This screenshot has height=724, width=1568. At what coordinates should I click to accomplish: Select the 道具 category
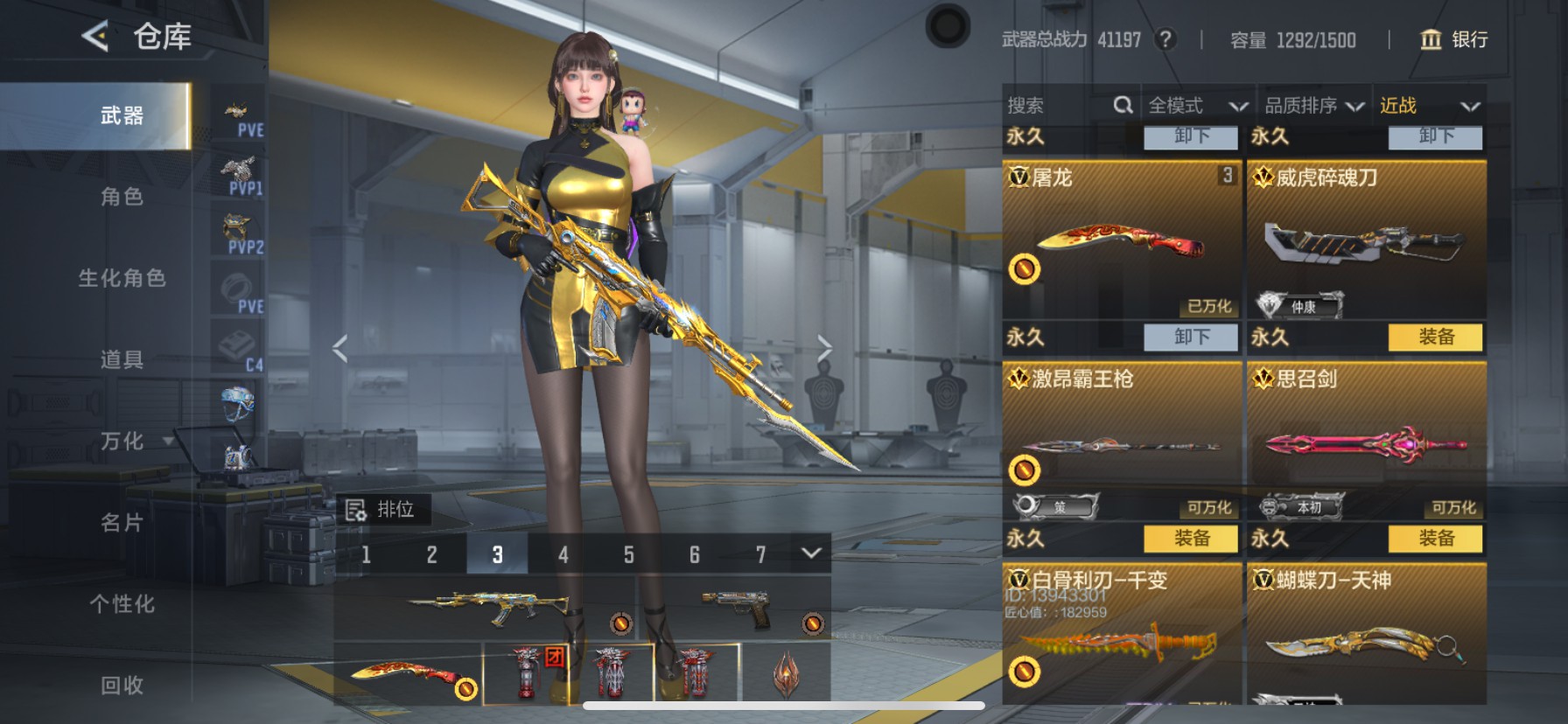(x=122, y=359)
